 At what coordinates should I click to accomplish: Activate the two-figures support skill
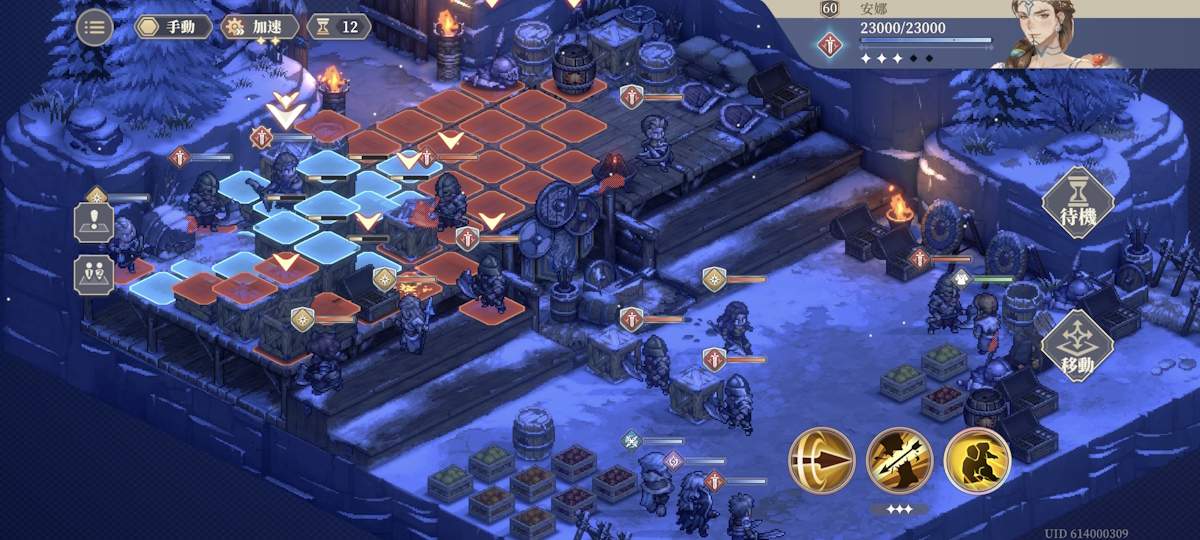click(977, 460)
